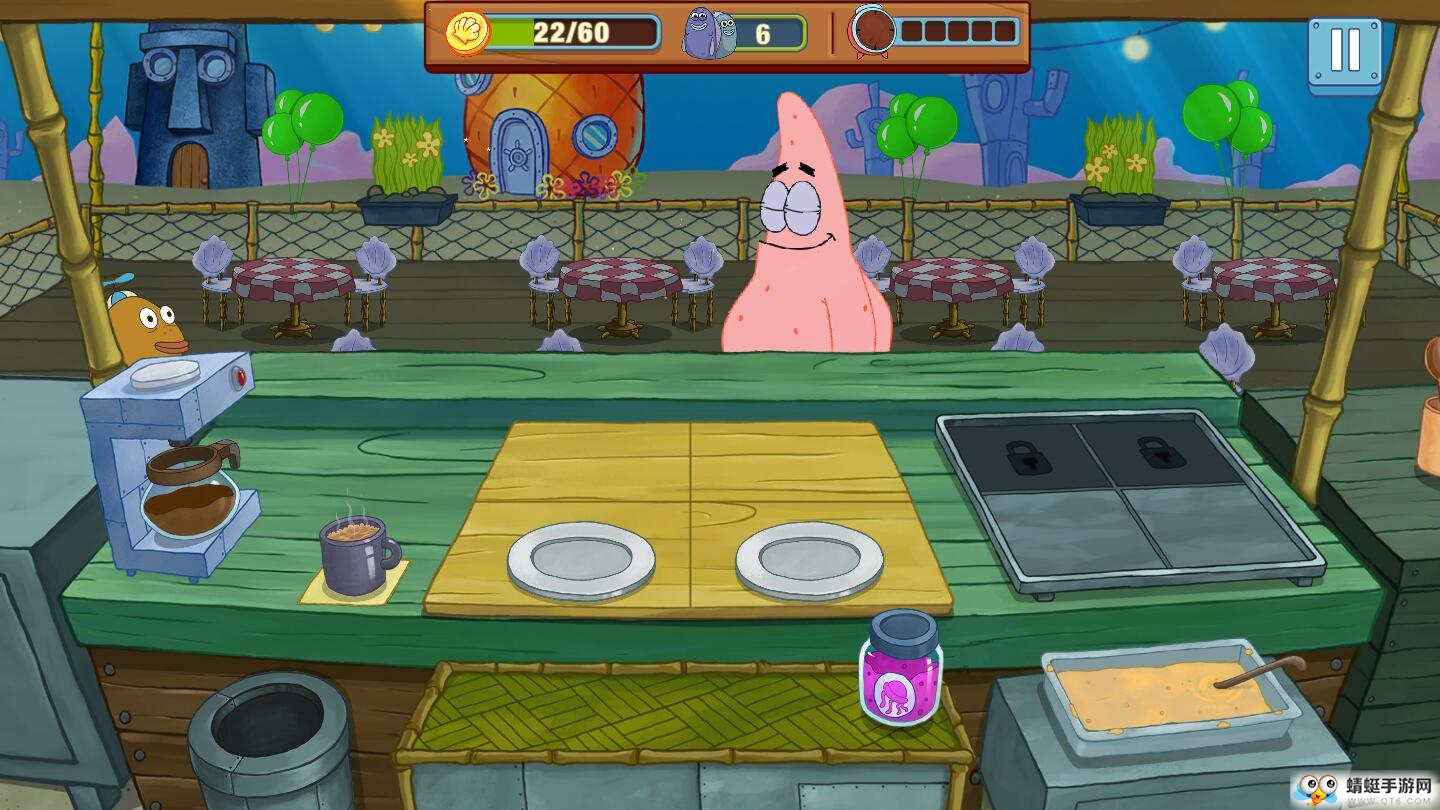Pick up the filled coffee mug
Image resolution: width=1440 pixels, height=810 pixels.
pos(353,551)
